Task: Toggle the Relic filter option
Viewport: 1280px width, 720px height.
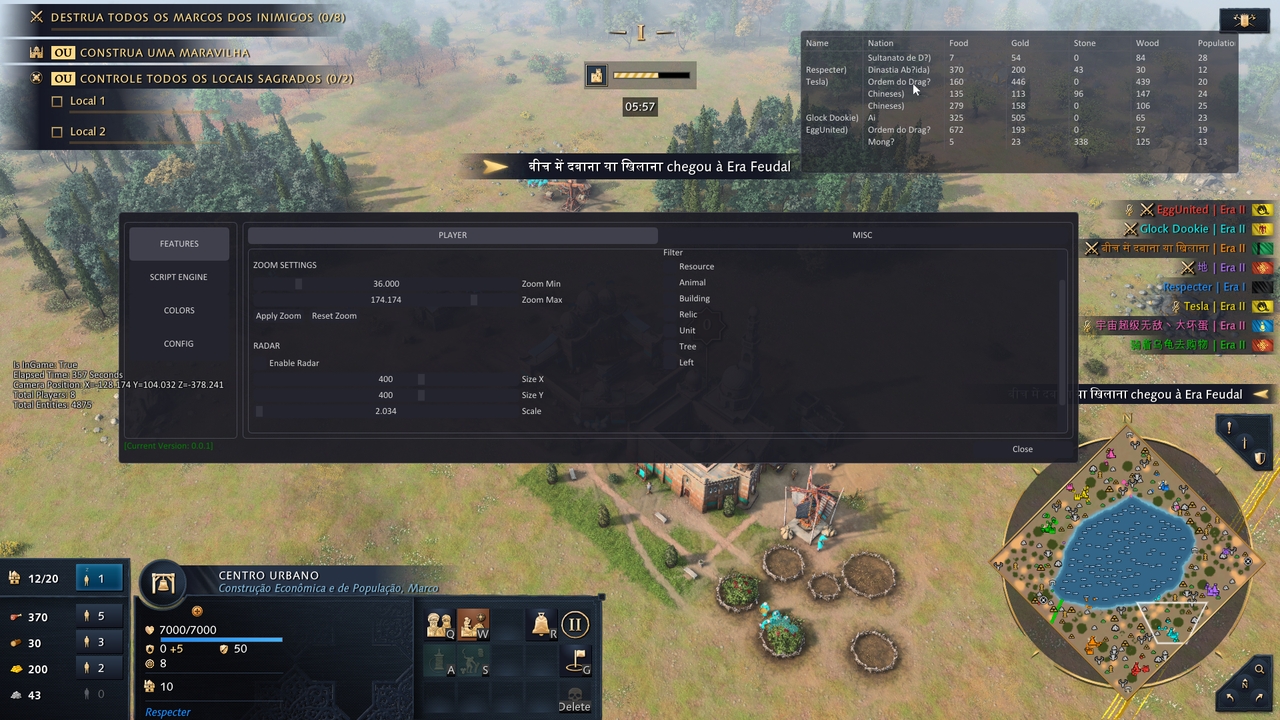Action: pos(671,315)
